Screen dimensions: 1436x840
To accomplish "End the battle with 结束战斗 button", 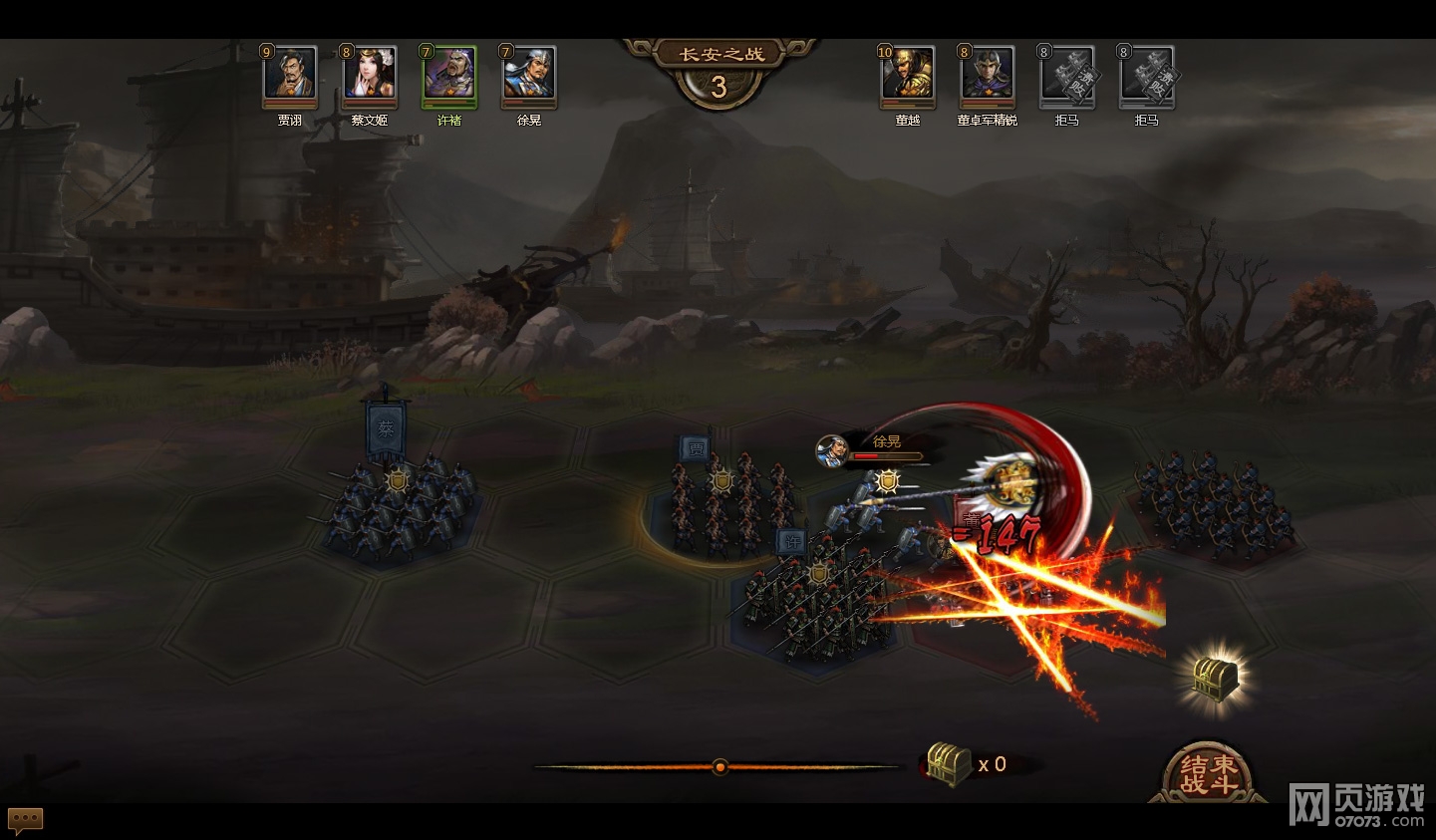I will coord(1208,773).
